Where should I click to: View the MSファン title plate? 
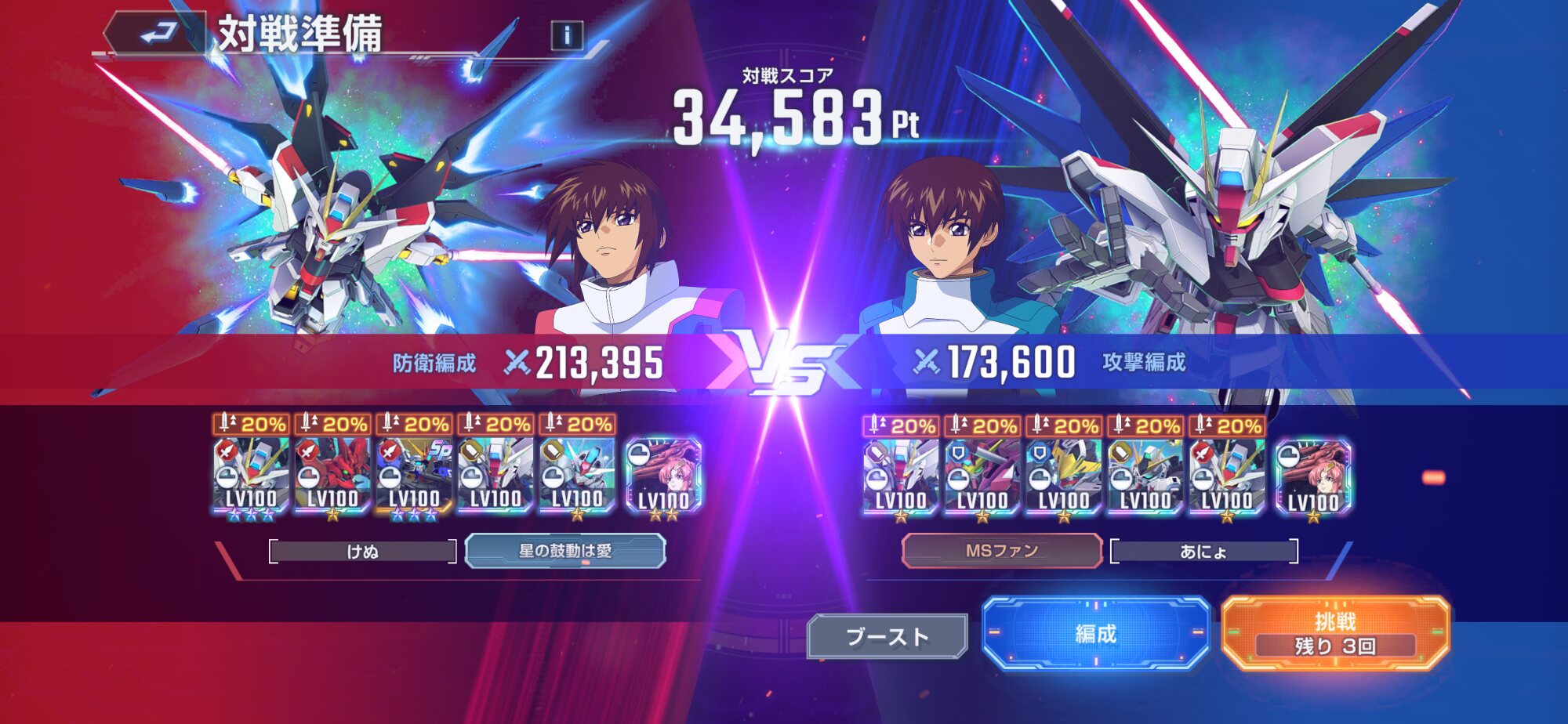click(x=1002, y=551)
